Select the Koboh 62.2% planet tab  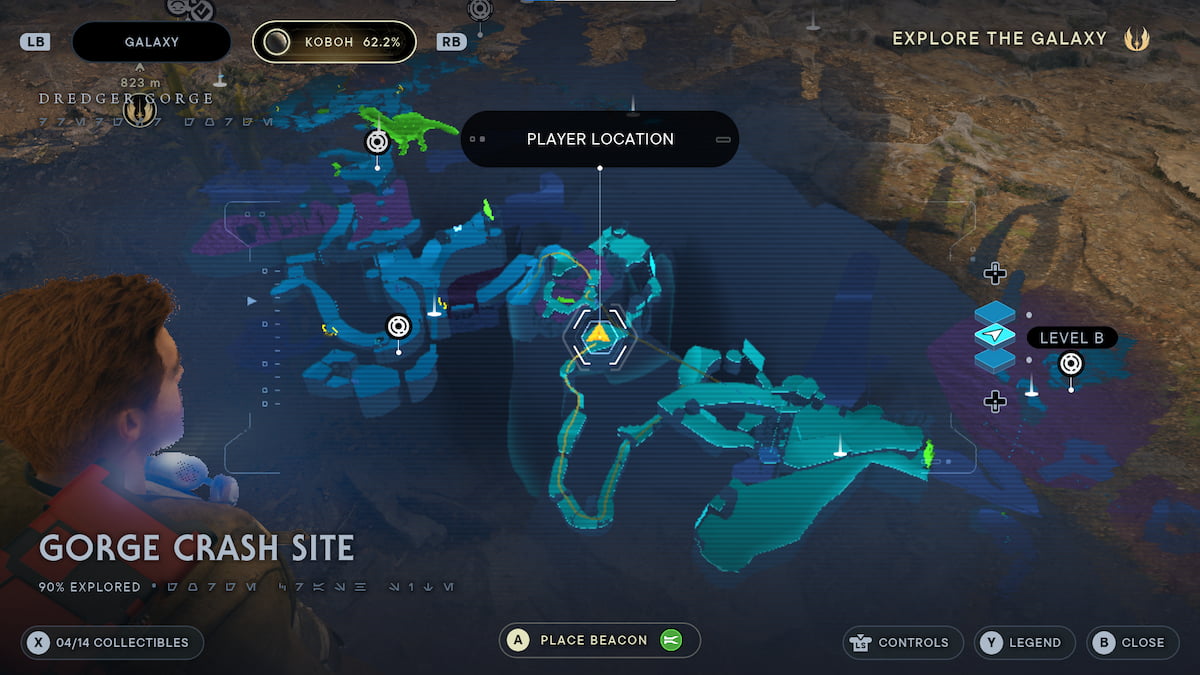tap(334, 42)
